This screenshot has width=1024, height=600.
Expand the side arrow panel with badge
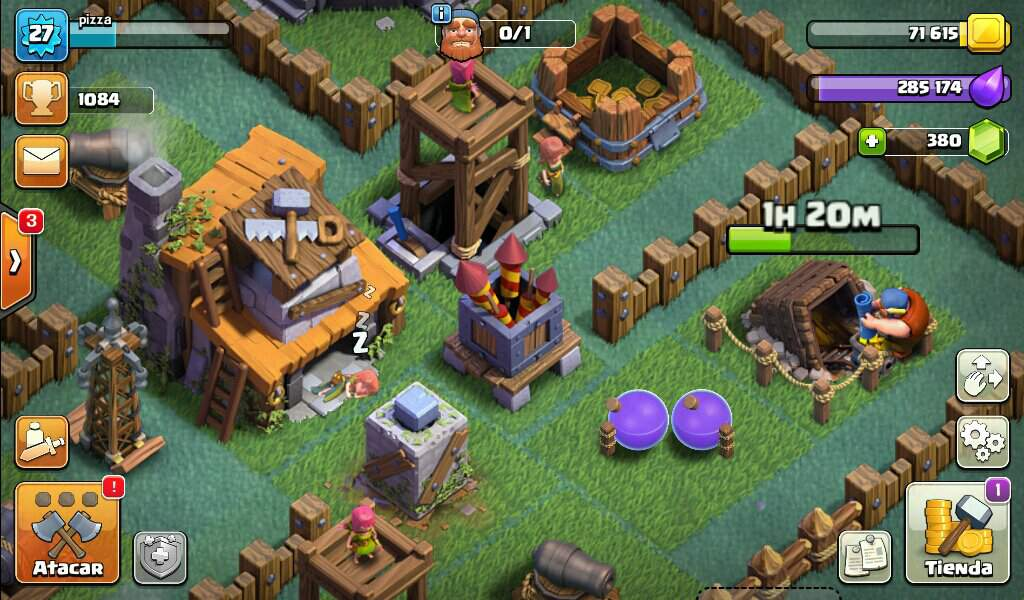tap(15, 262)
